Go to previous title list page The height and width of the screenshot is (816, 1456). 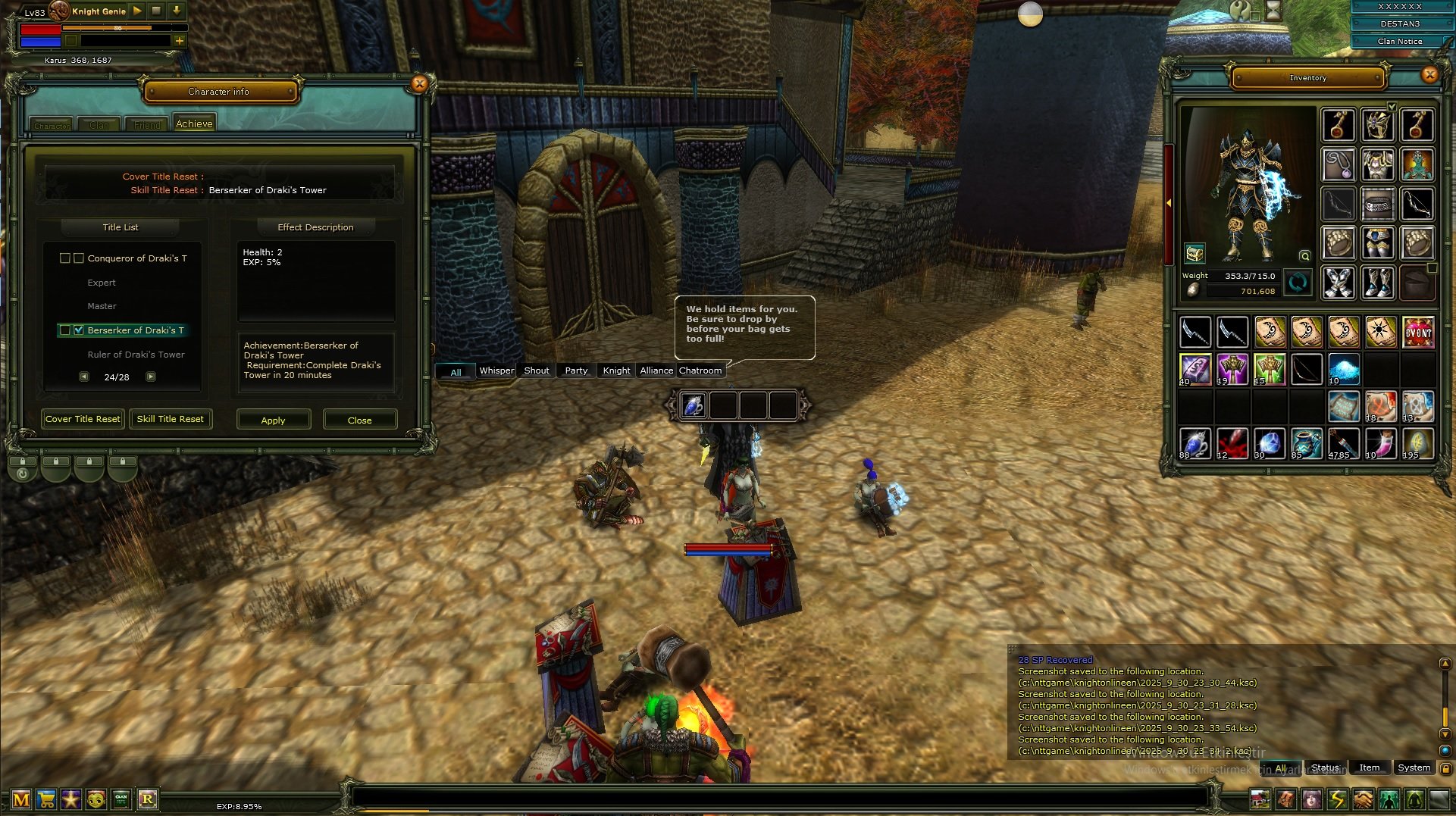click(x=84, y=377)
